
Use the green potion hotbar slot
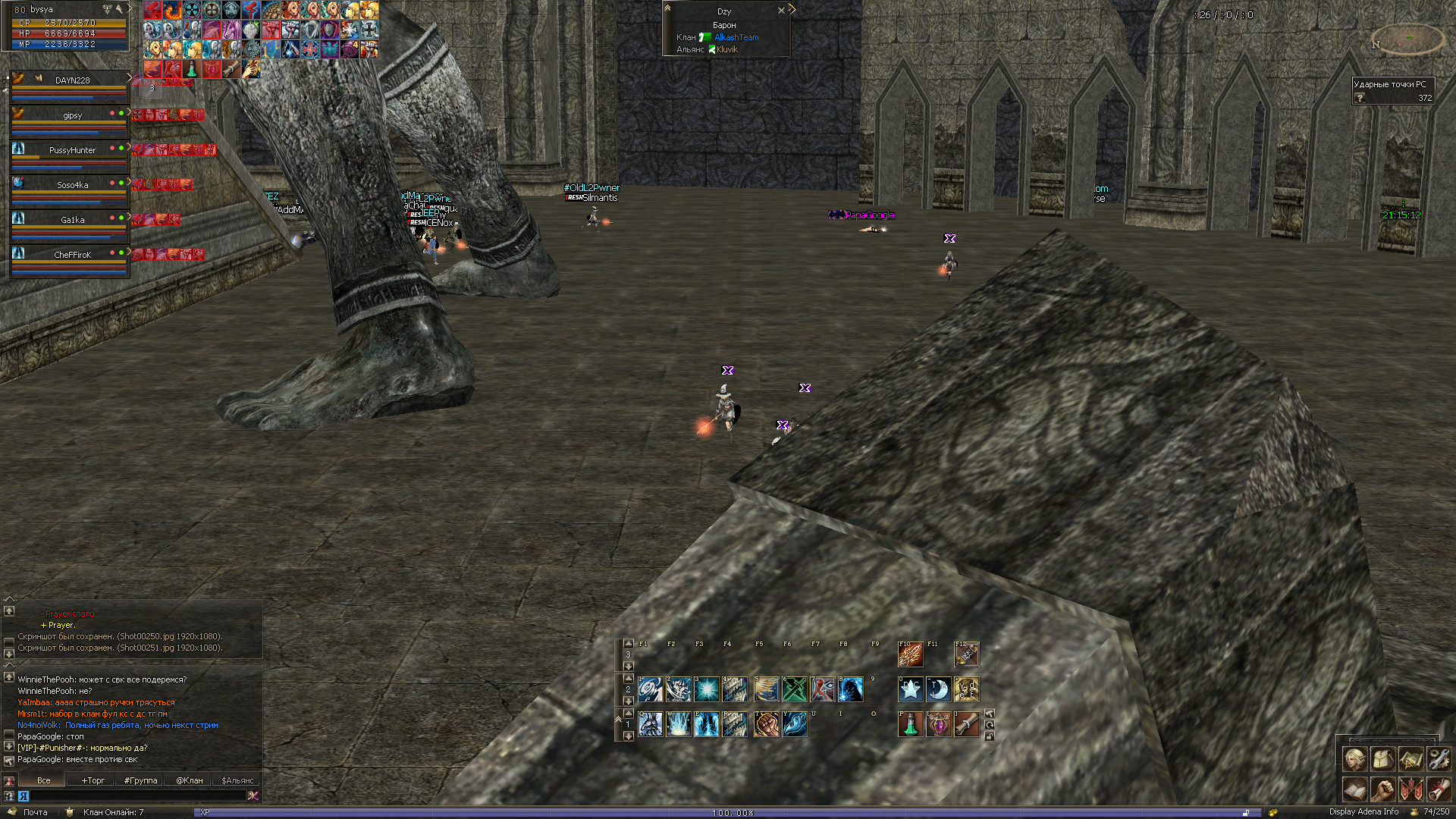(x=910, y=724)
